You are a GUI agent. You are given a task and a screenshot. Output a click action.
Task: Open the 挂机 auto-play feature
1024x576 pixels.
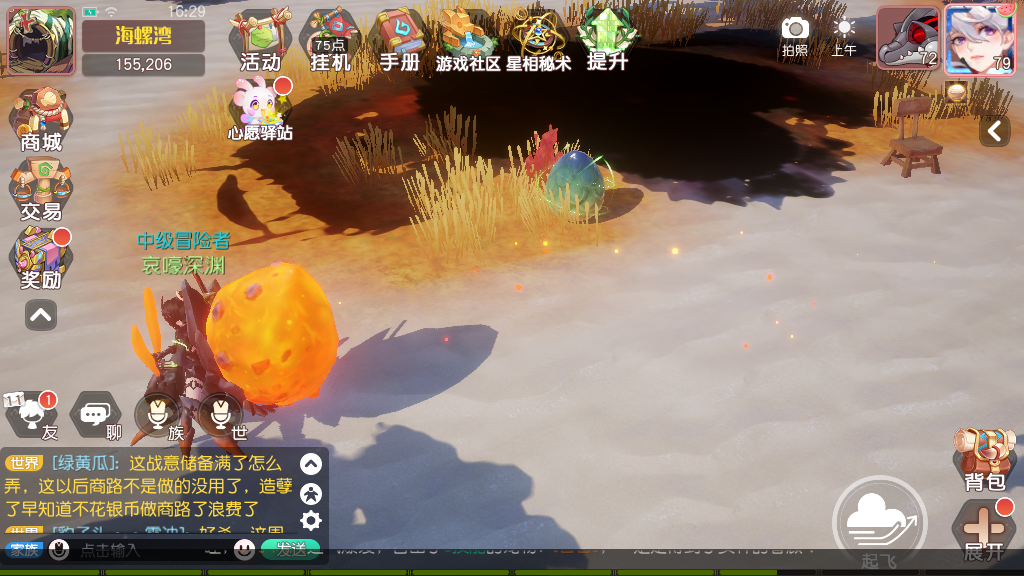point(330,40)
